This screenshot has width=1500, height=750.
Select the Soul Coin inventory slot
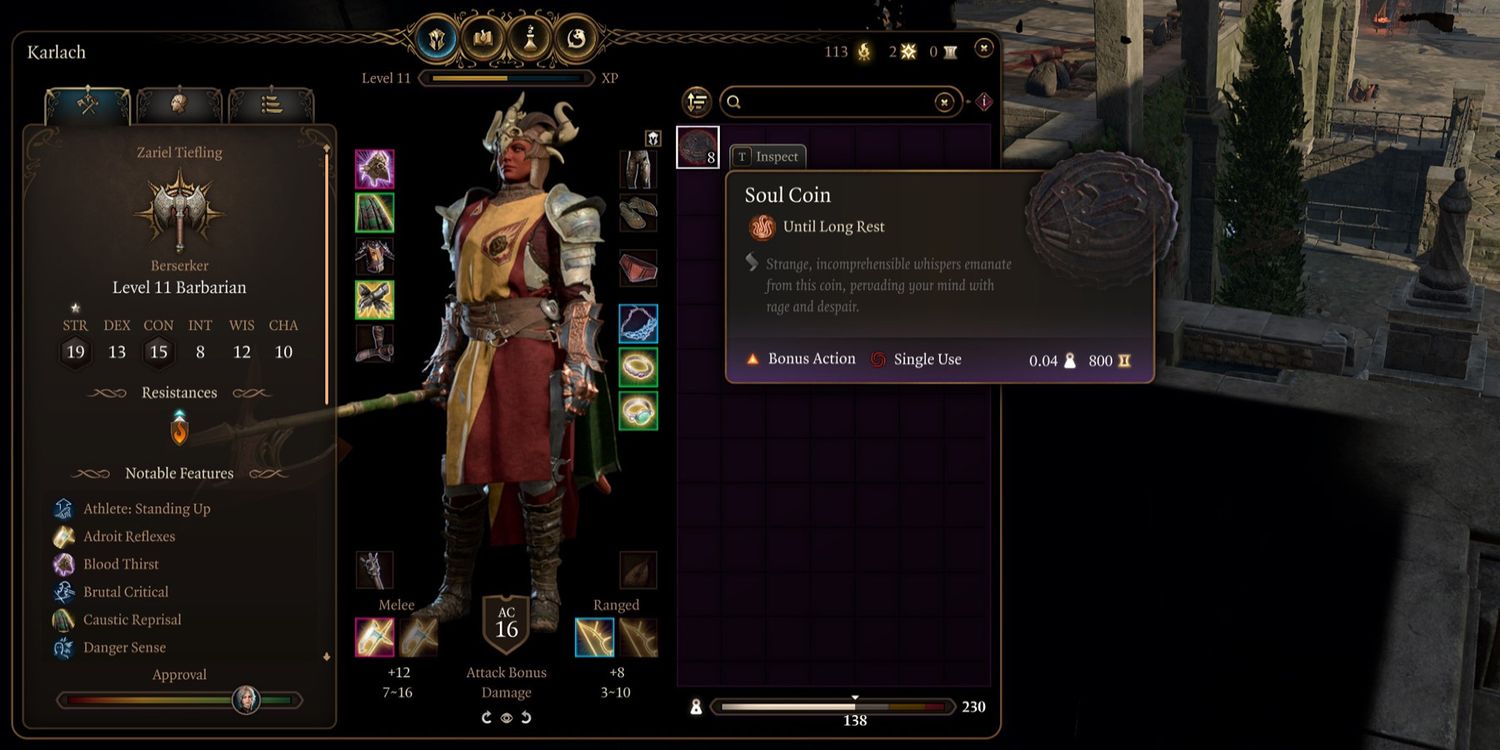698,147
